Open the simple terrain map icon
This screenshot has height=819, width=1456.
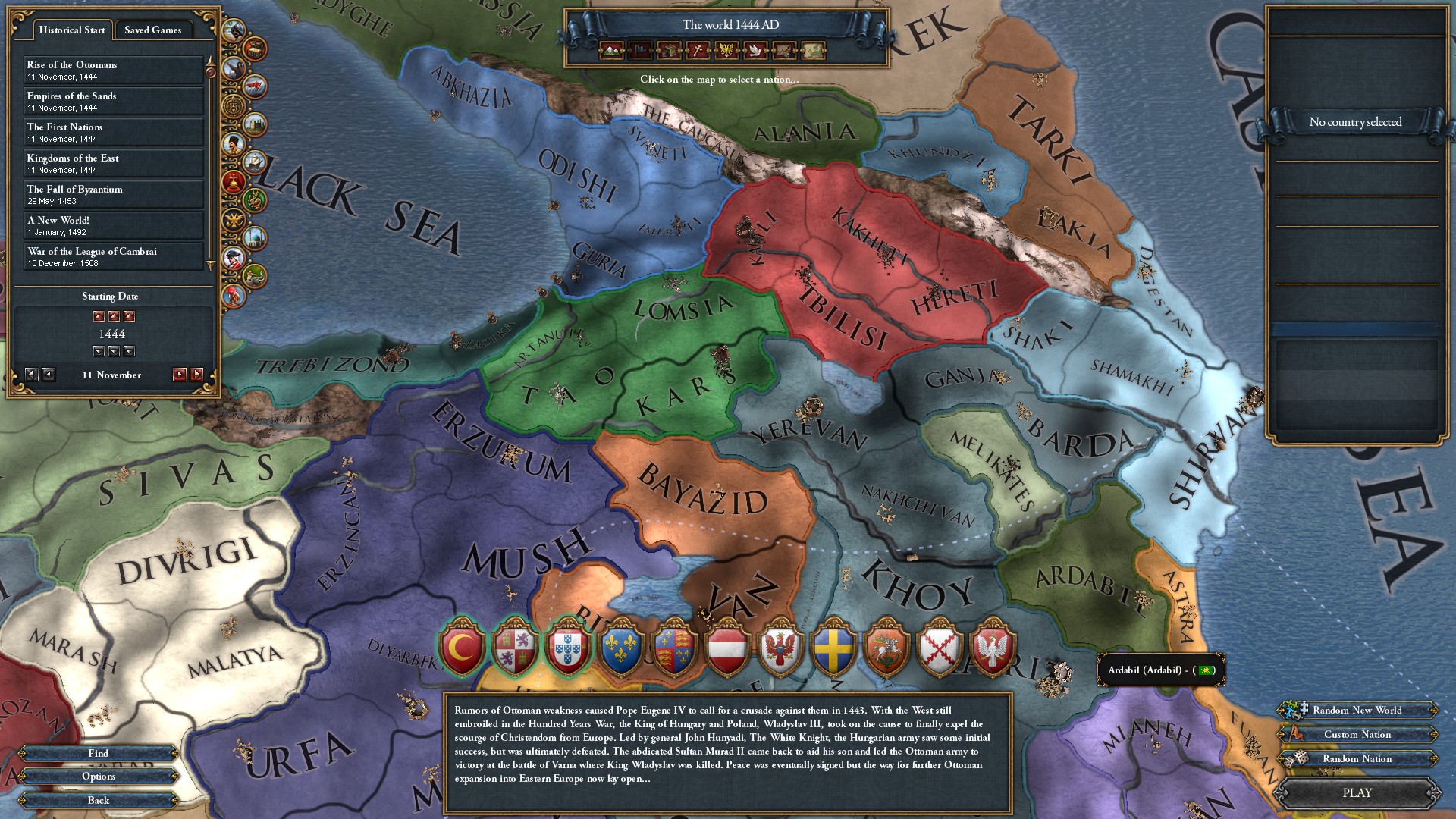click(814, 51)
